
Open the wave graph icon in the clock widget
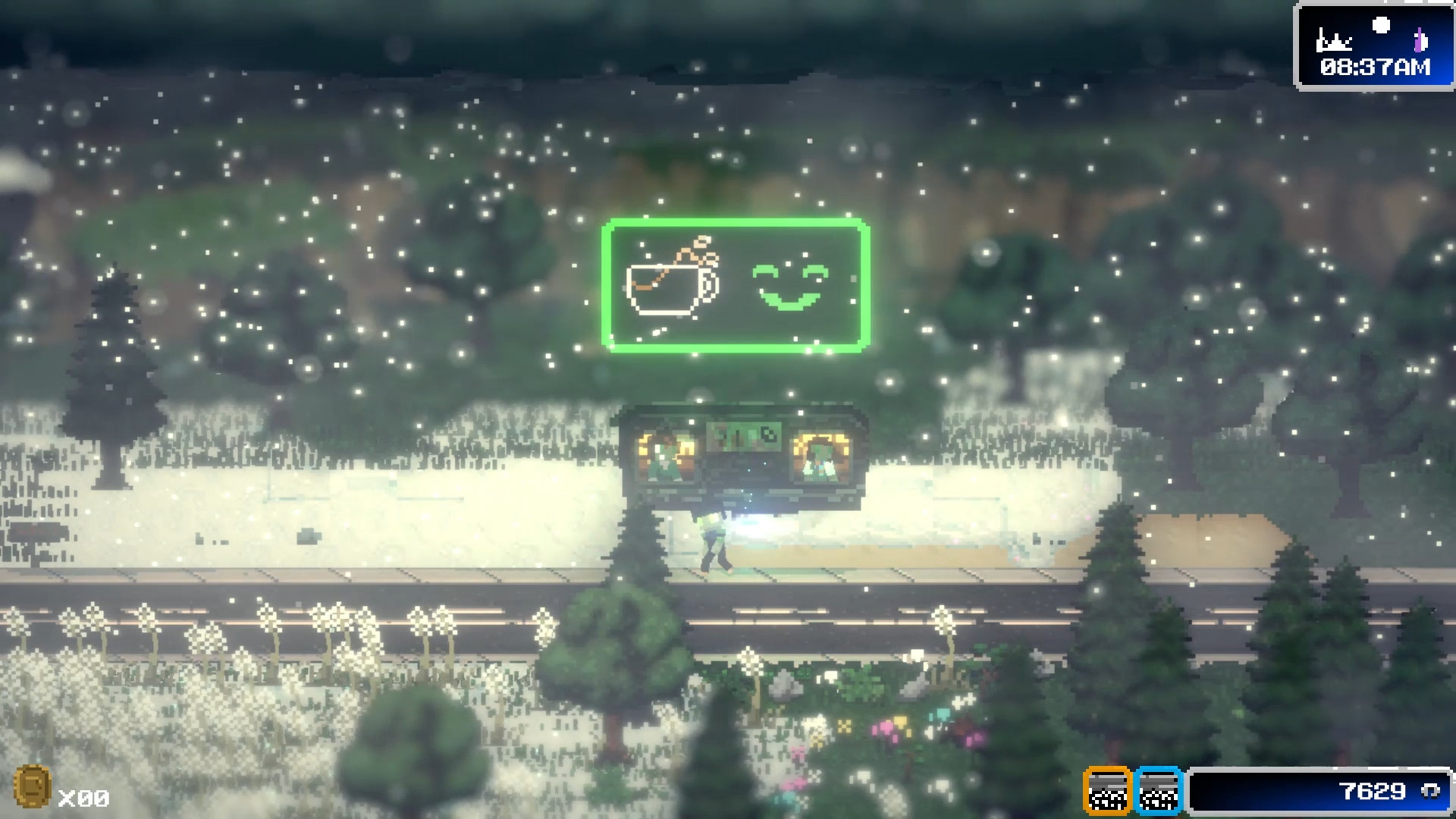tap(1333, 40)
